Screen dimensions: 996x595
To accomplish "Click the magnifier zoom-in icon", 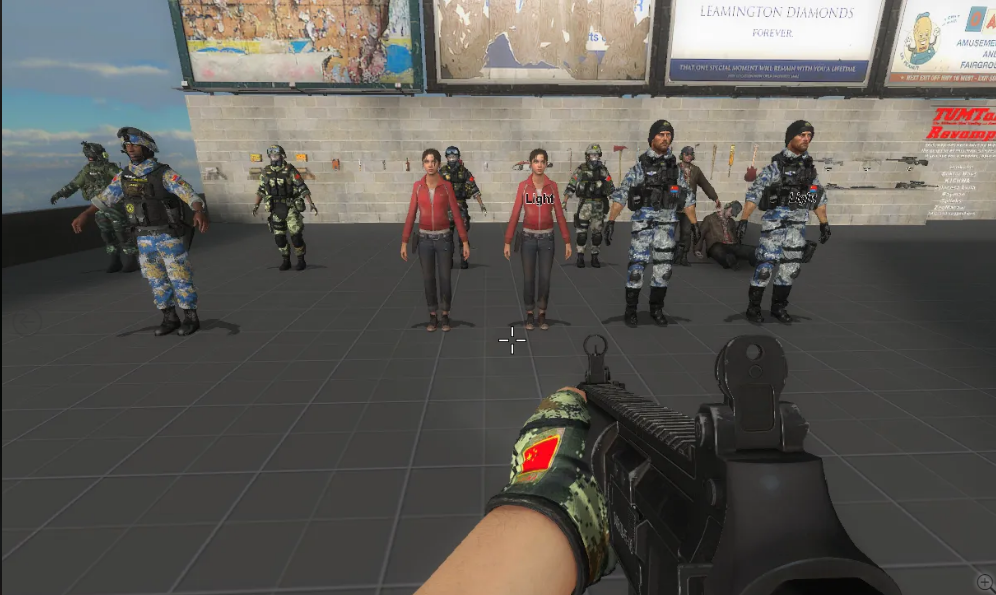I will [x=985, y=581].
